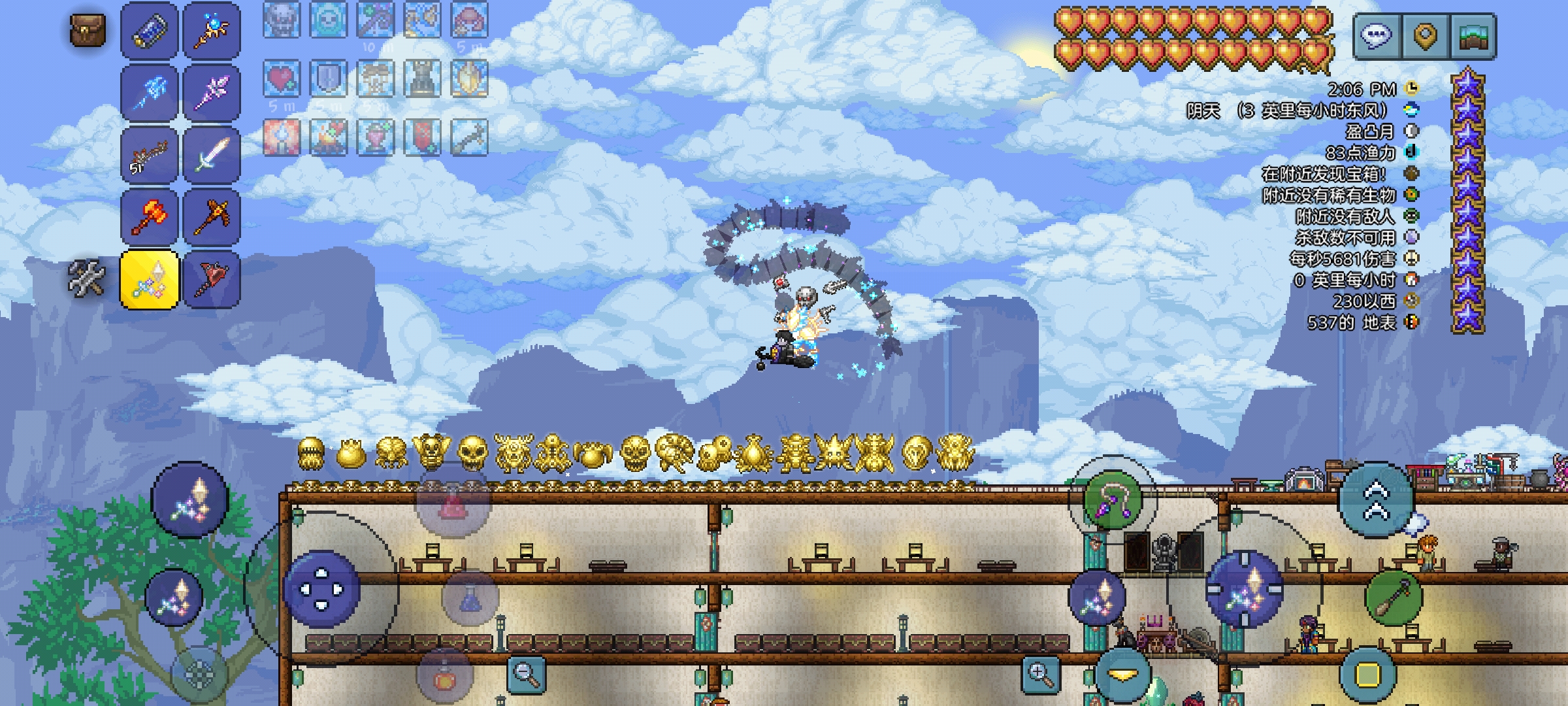The image size is (1568, 706).
Task: Fire the green grappling hook button
Action: [x=1112, y=500]
